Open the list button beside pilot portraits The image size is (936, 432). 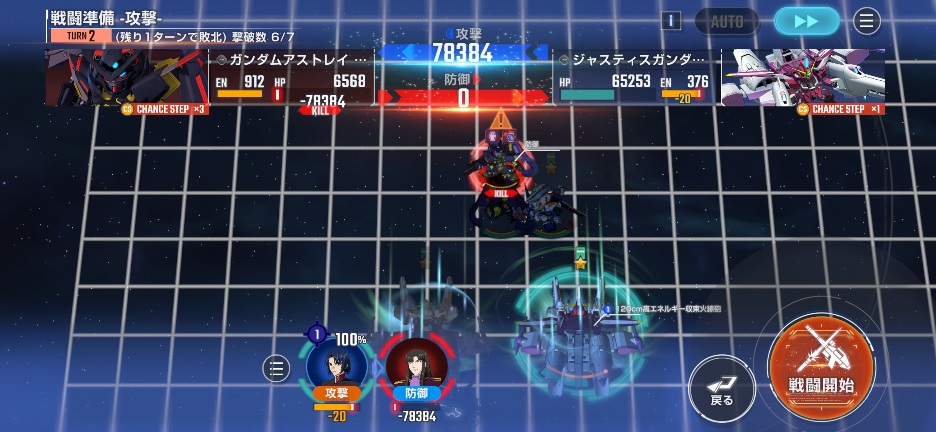point(276,368)
